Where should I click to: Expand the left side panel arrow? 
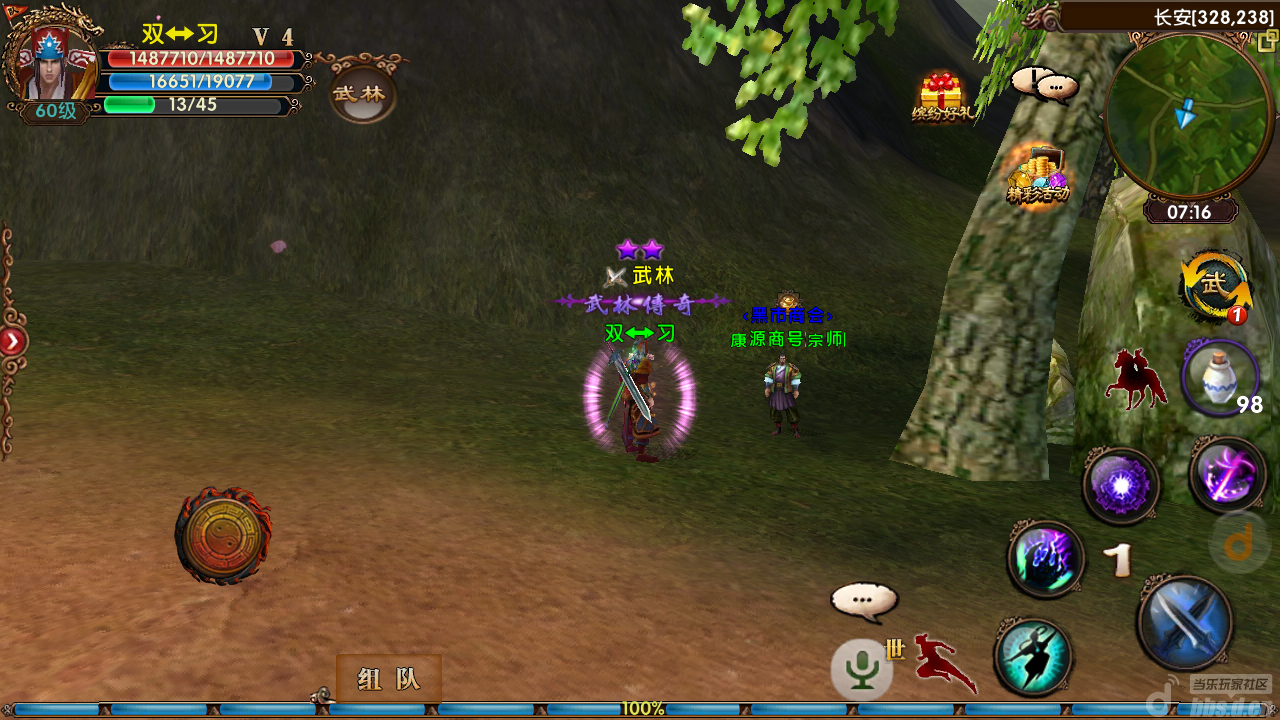point(12,342)
